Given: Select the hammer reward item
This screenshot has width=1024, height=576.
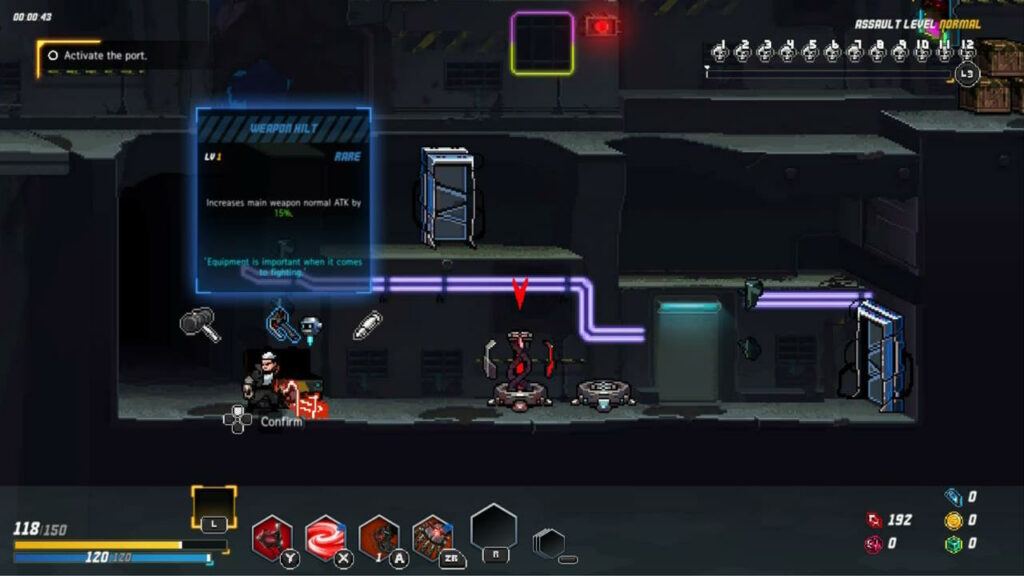Looking at the screenshot, I should coord(200,324).
